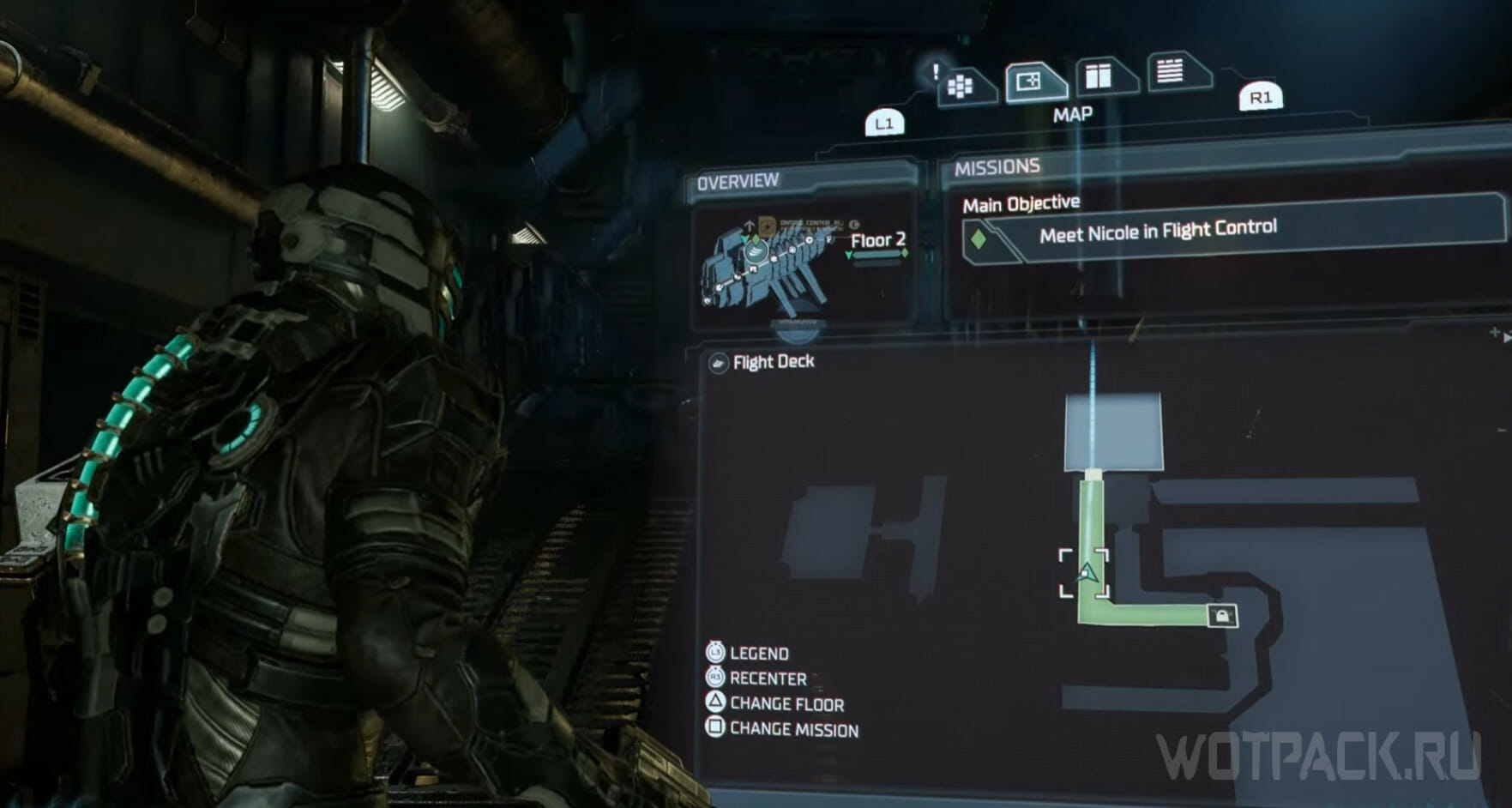Open the inventory grid tab
Screen dimensions: 1512x808
pyautogui.click(x=961, y=86)
